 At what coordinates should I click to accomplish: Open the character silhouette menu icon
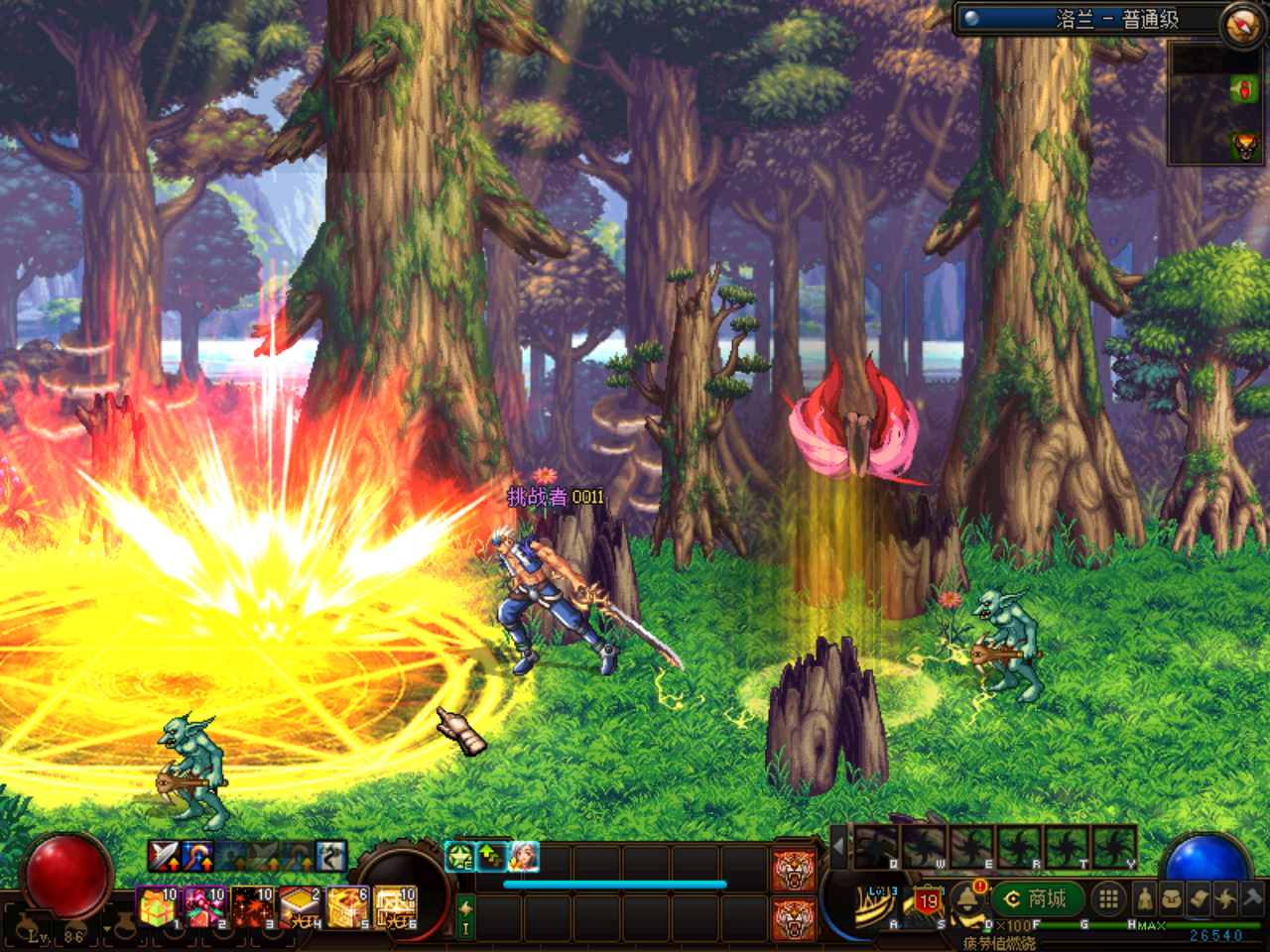[1146, 899]
